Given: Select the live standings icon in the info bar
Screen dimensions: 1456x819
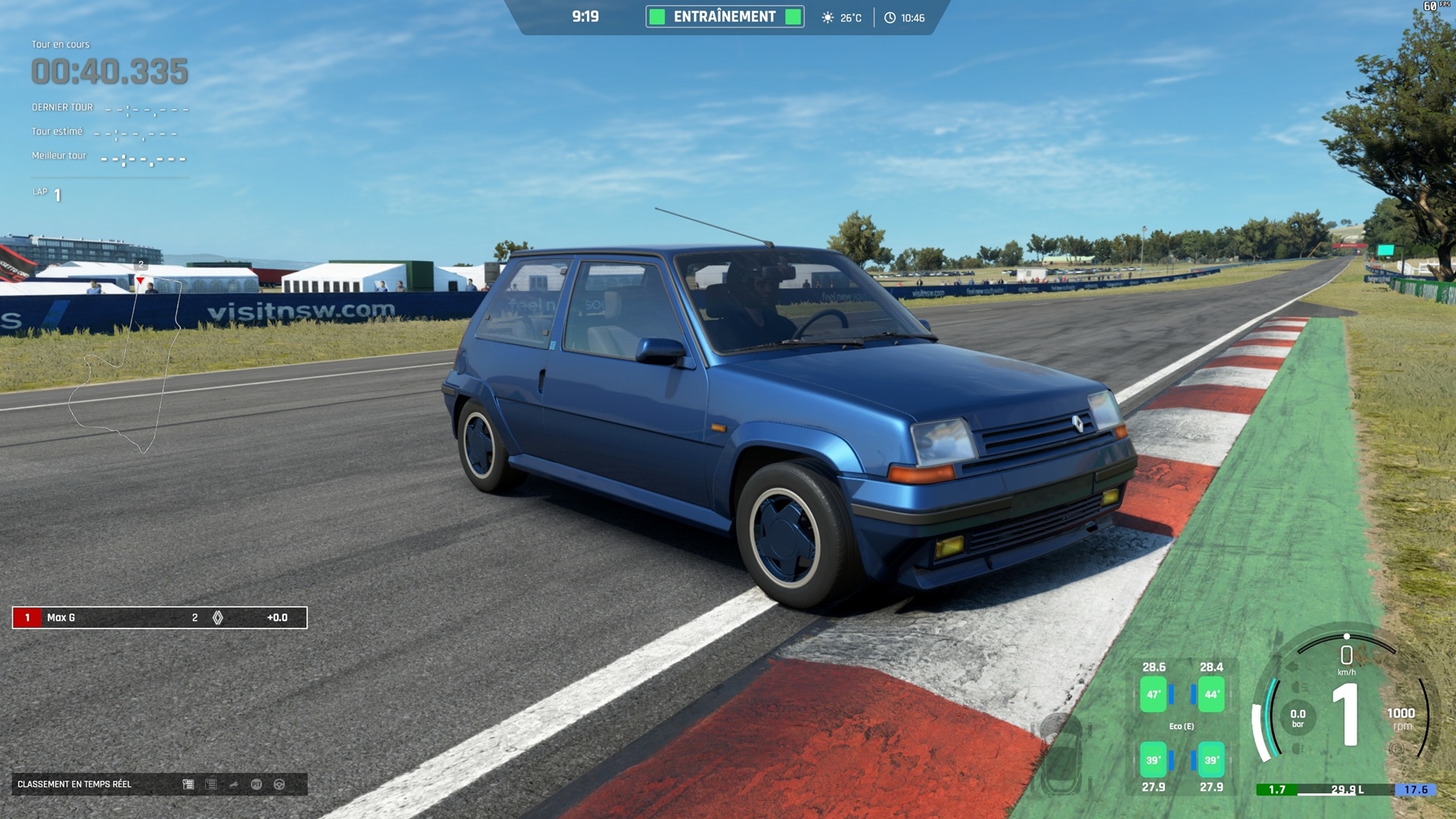Looking at the screenshot, I should [x=188, y=784].
